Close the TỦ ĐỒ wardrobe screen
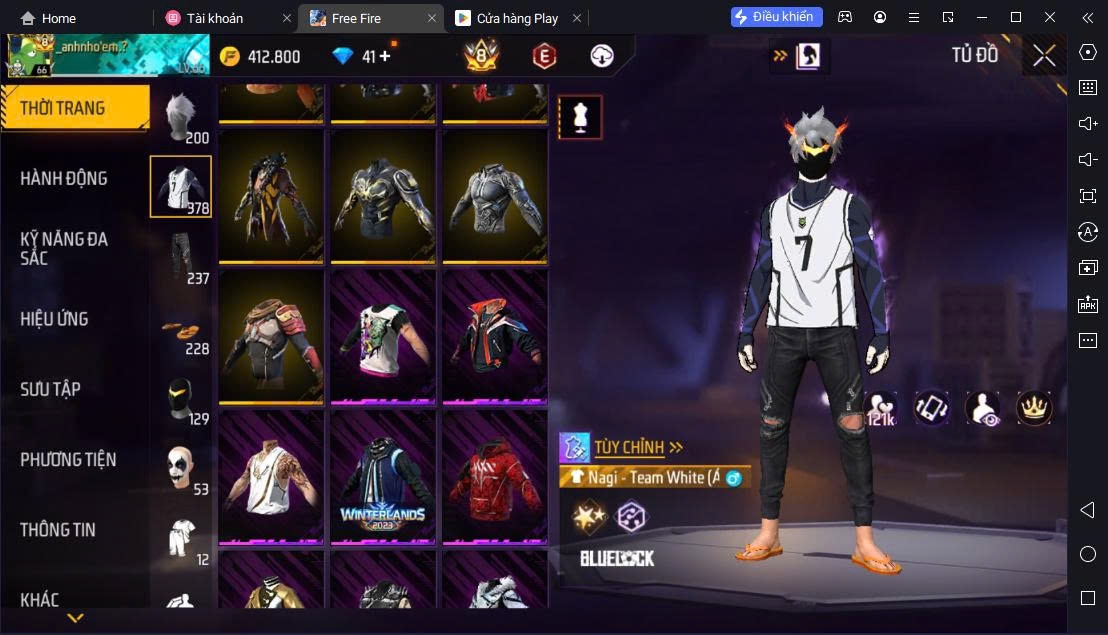Viewport: 1108px width, 635px height. coord(1044,56)
